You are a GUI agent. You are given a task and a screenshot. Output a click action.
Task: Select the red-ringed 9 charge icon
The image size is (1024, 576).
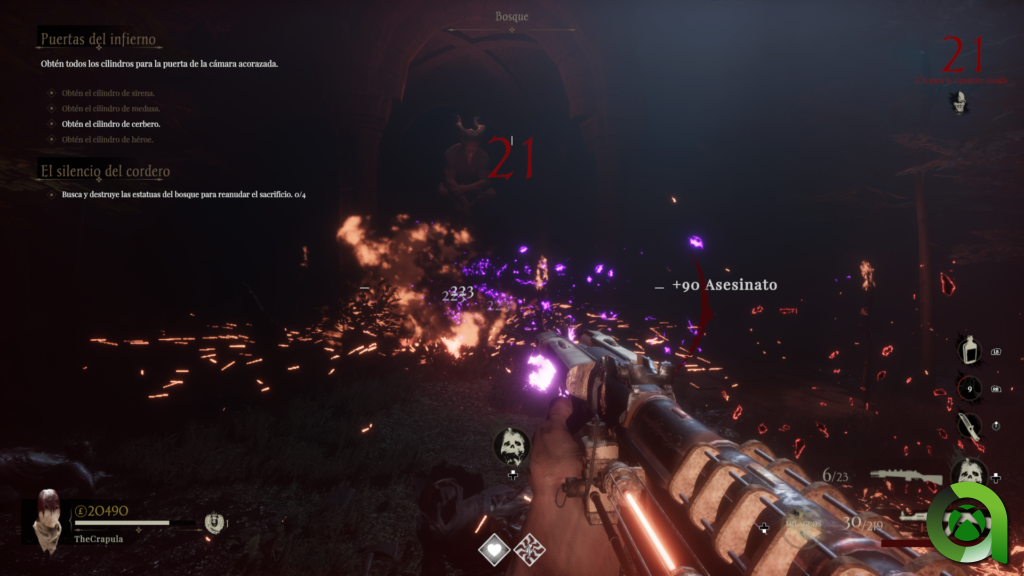tap(967, 388)
